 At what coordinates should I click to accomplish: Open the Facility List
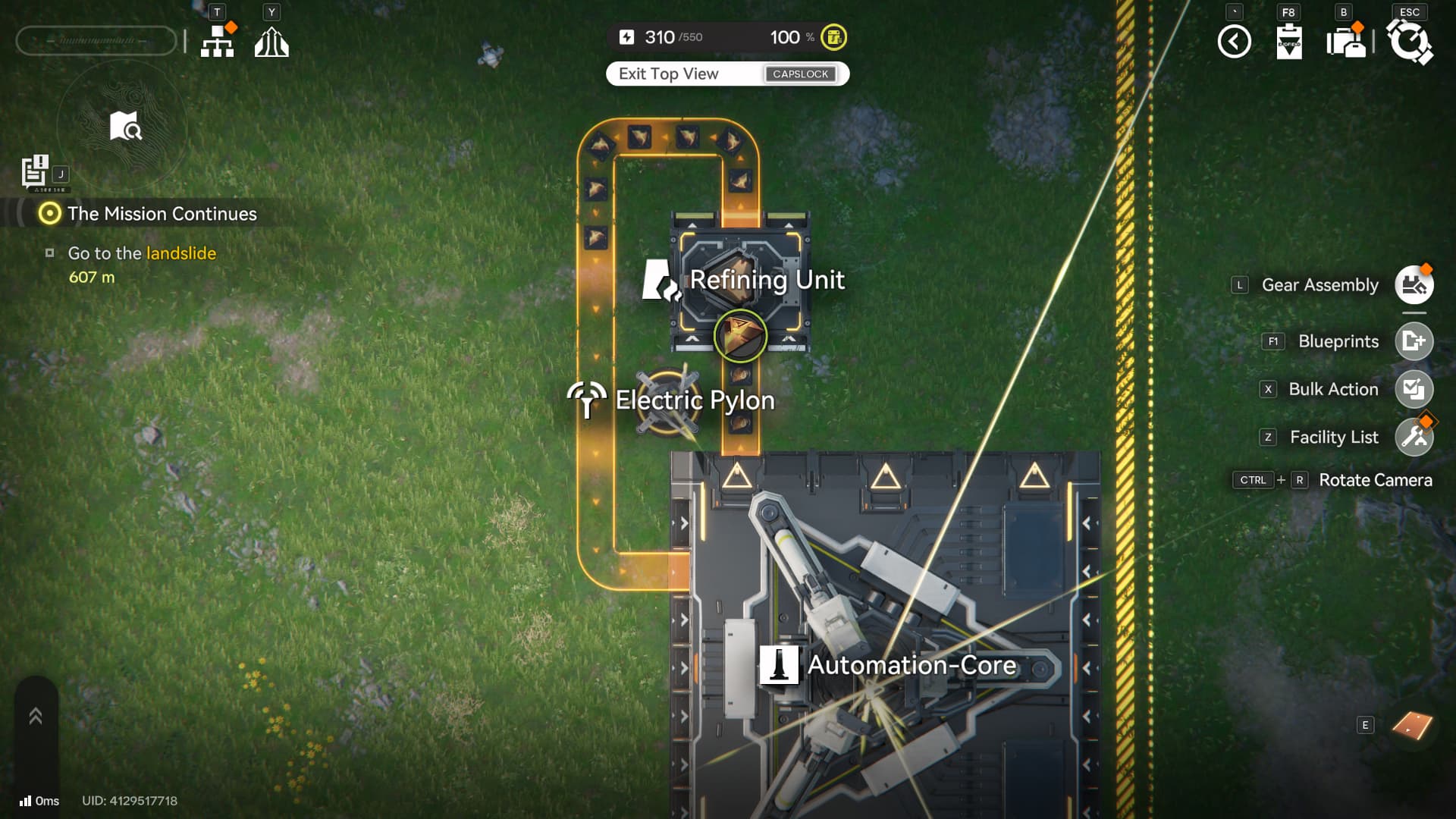tap(1414, 437)
